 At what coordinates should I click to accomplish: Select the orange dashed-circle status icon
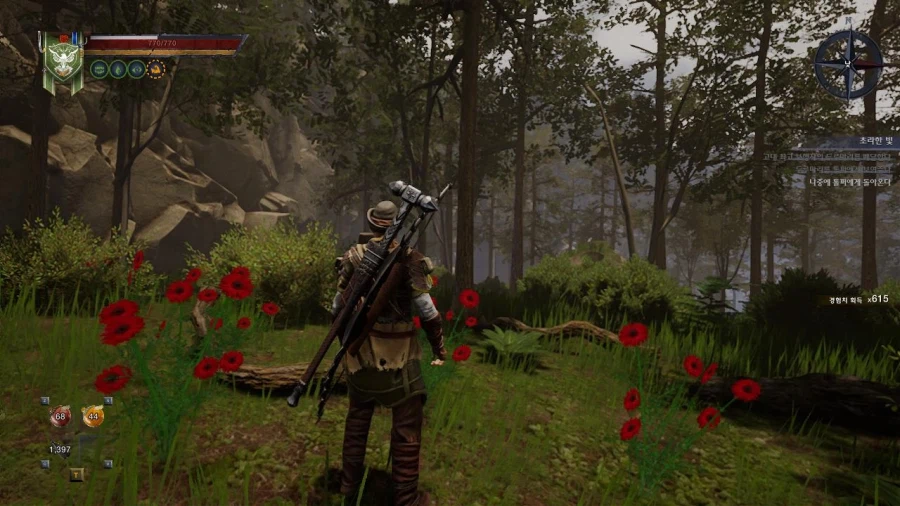156,69
